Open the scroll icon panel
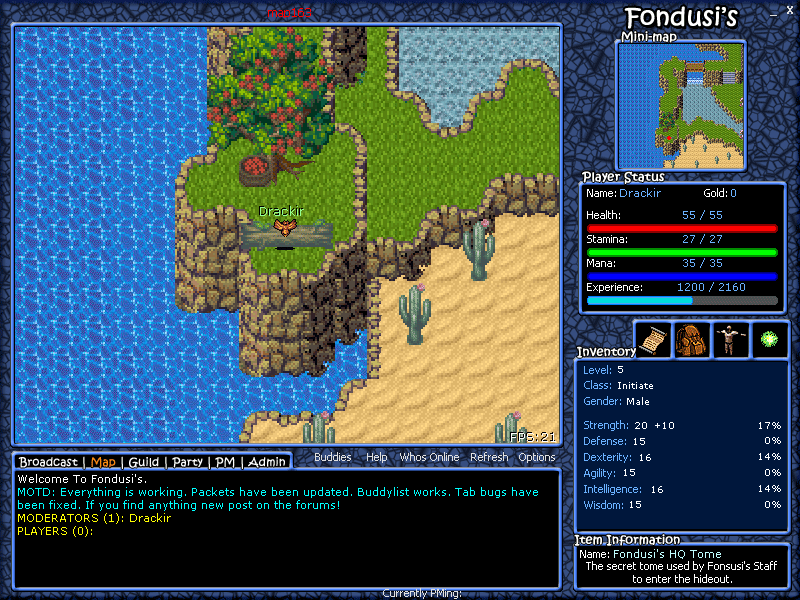Image resolution: width=800 pixels, height=600 pixels. 653,339
